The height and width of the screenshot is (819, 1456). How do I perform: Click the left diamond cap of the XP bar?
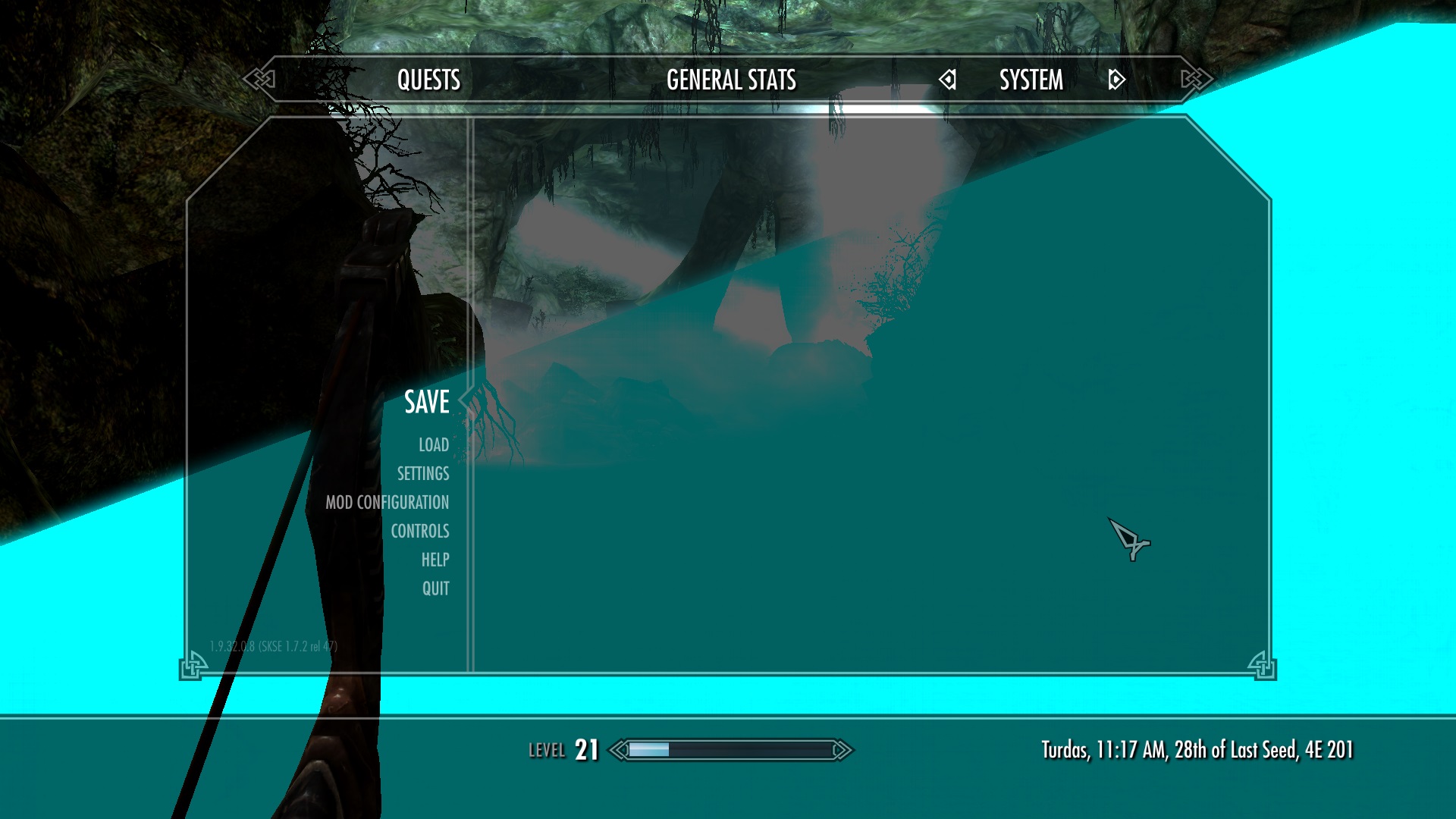point(619,749)
